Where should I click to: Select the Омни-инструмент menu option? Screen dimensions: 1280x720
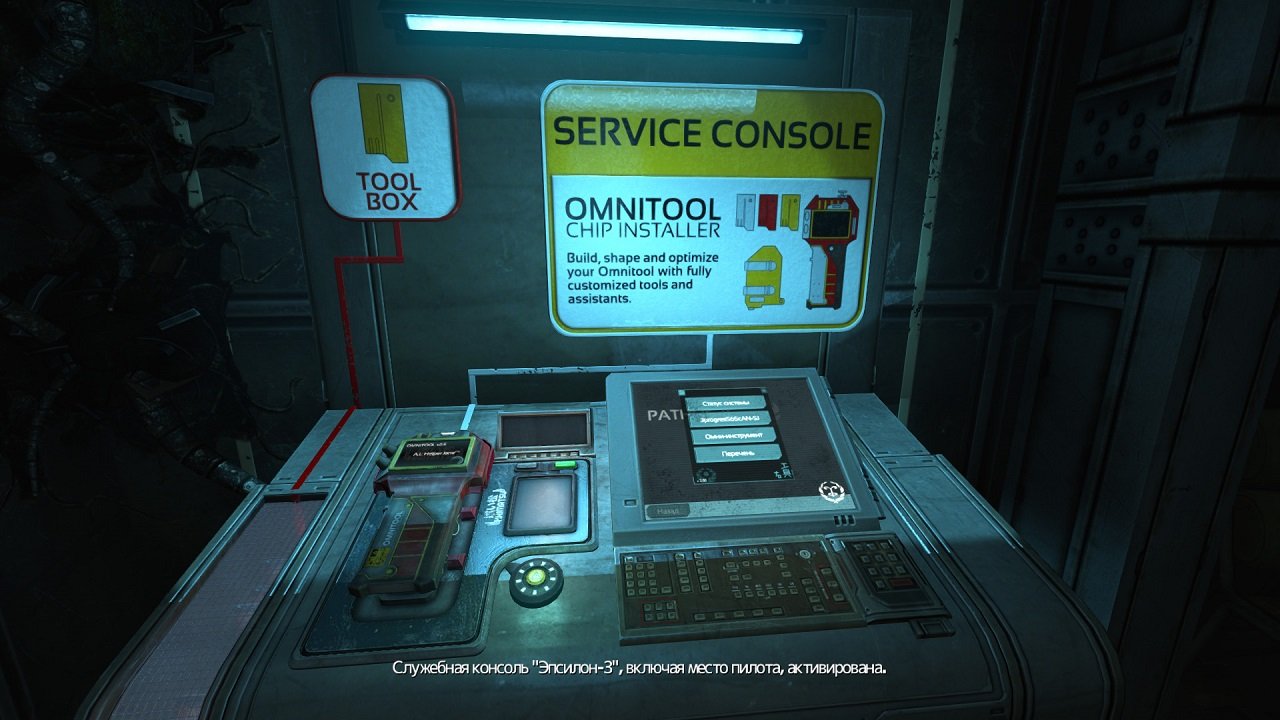pyautogui.click(x=734, y=436)
